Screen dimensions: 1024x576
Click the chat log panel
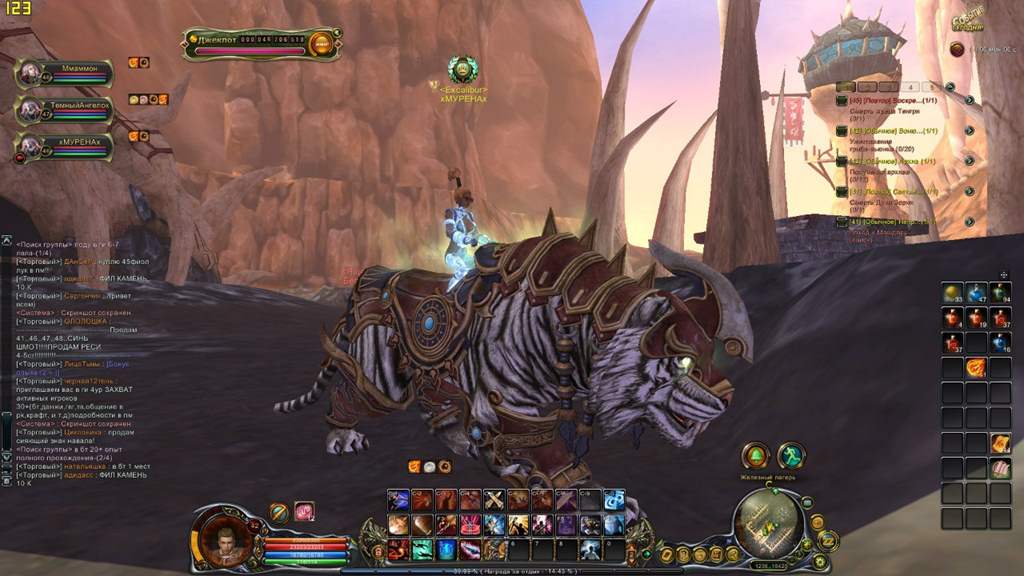[x=78, y=360]
